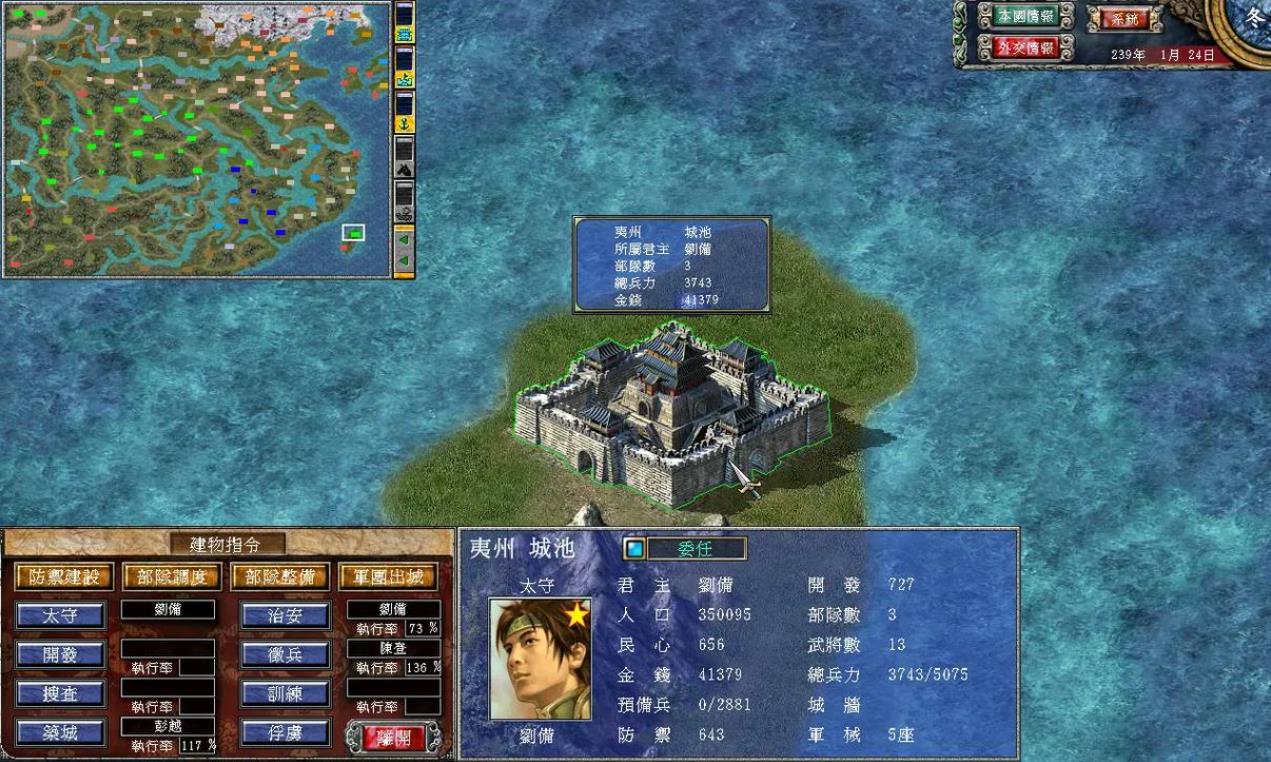Viewport: 1271px width, 762px height.
Task: Open the 防禦建設 defense construction command
Action: point(64,577)
